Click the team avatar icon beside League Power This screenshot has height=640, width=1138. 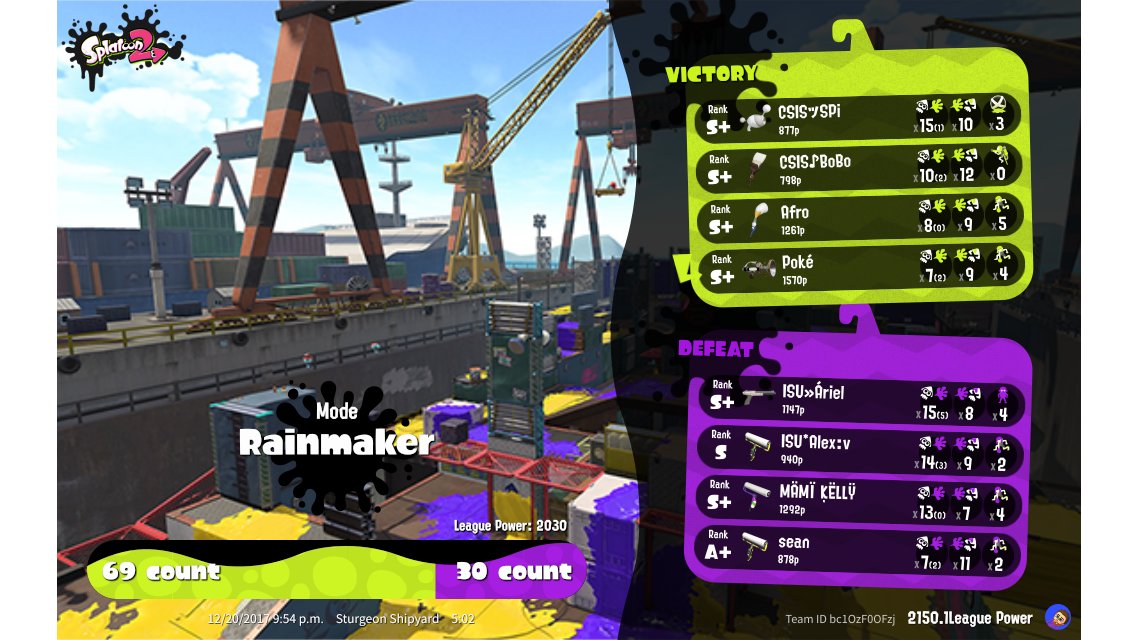(x=1057, y=617)
